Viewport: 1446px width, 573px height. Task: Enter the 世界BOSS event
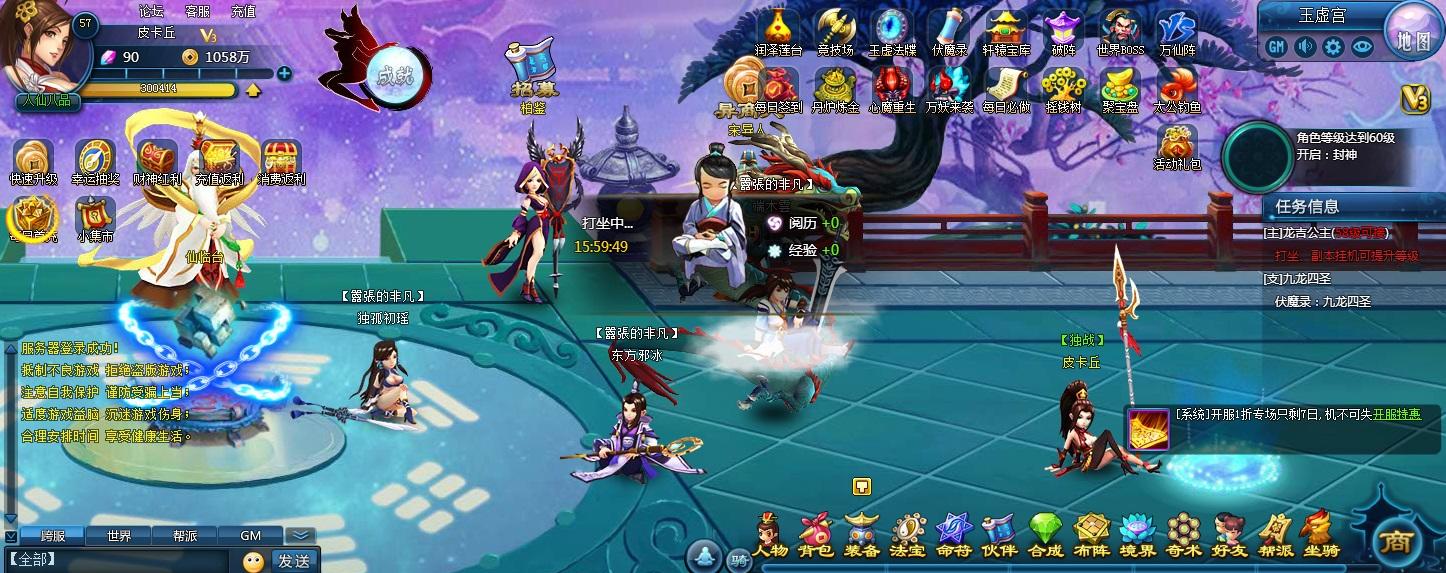coord(1120,32)
